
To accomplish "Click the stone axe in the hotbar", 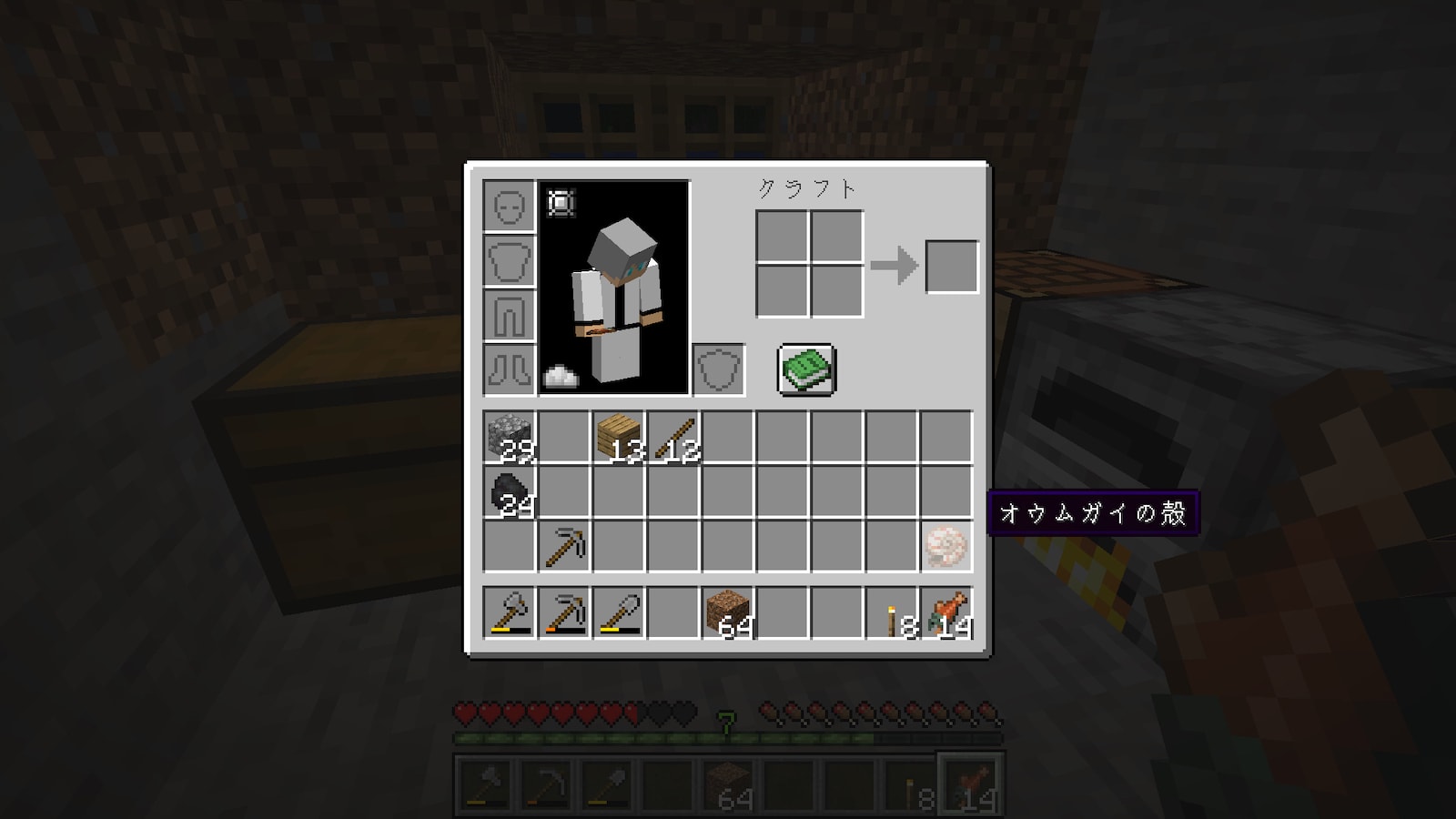I will pyautogui.click(x=510, y=612).
